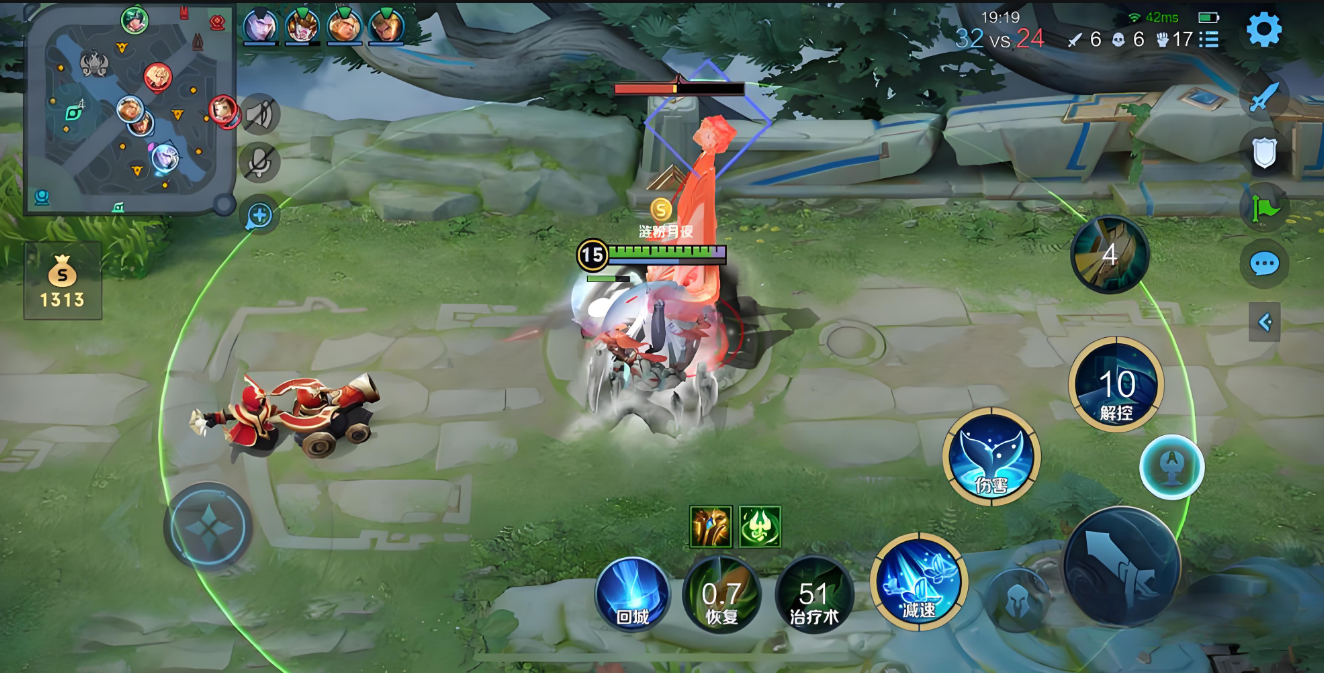Screen dimensions: 1324x673
Task: Toggle the muted microphone icon
Action: (260, 162)
